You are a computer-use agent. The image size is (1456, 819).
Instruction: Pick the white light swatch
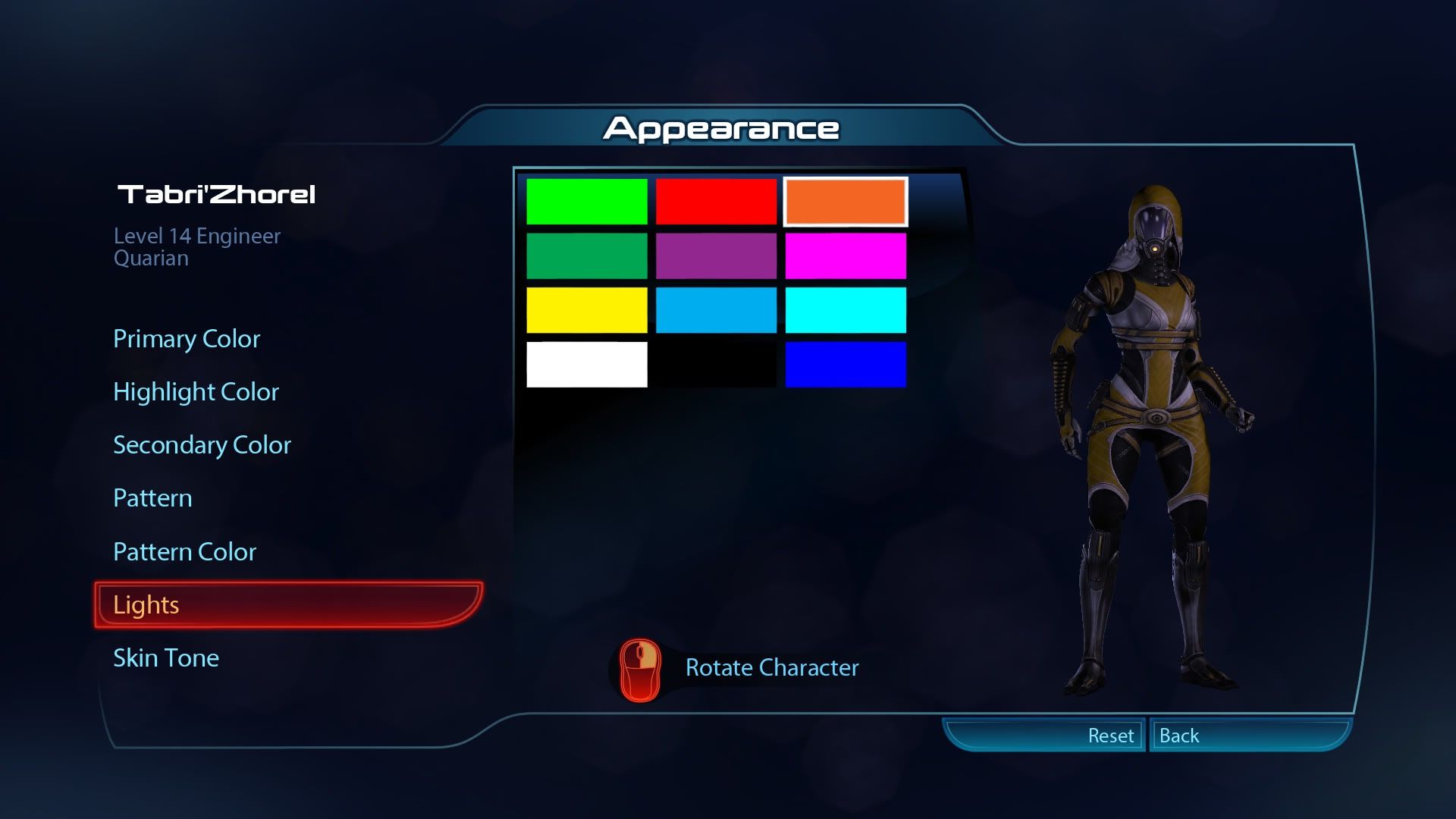click(586, 365)
